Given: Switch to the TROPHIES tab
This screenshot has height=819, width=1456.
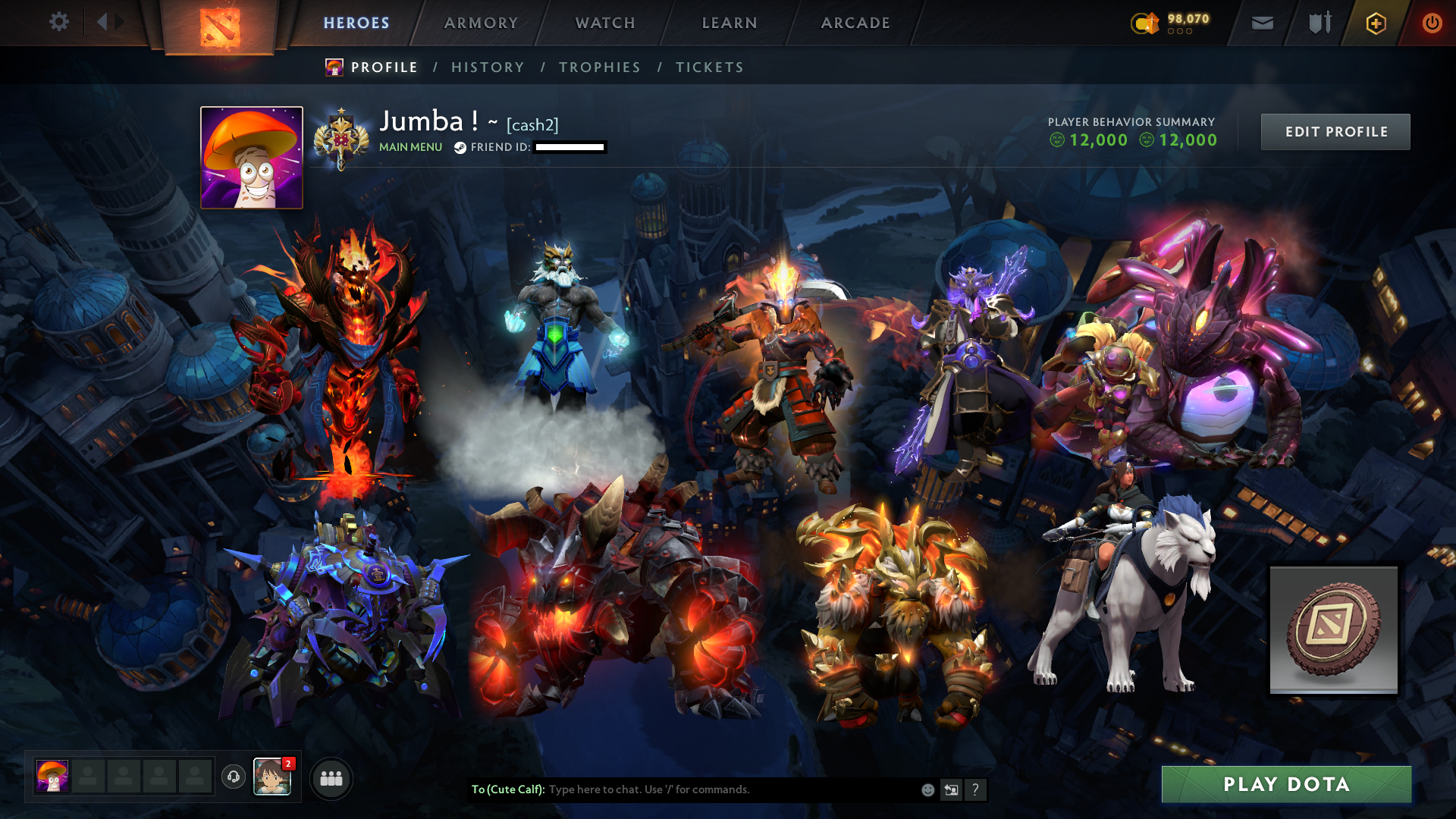Looking at the screenshot, I should [x=599, y=67].
